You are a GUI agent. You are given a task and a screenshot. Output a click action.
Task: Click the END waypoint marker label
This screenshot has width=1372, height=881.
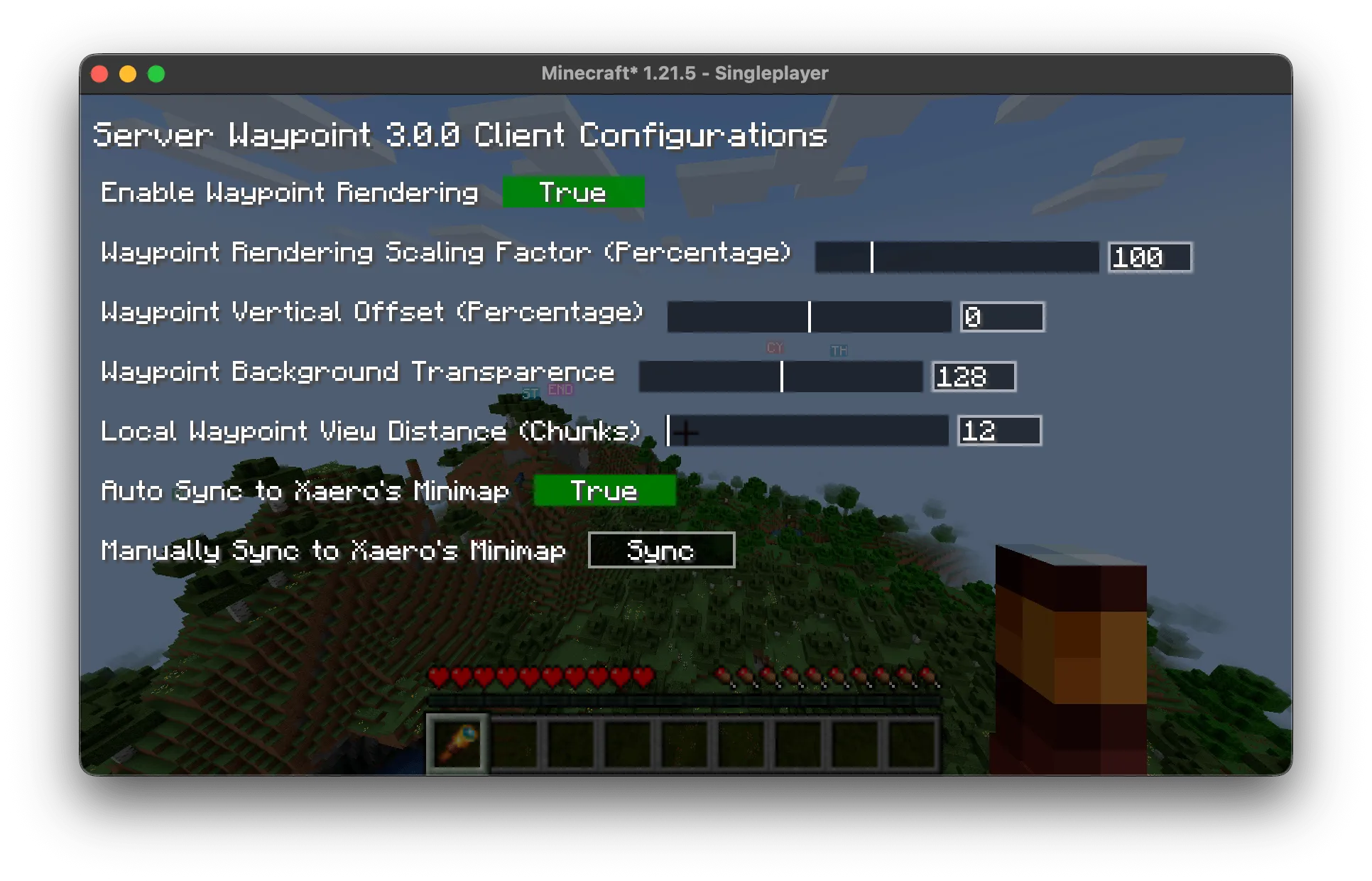(560, 389)
